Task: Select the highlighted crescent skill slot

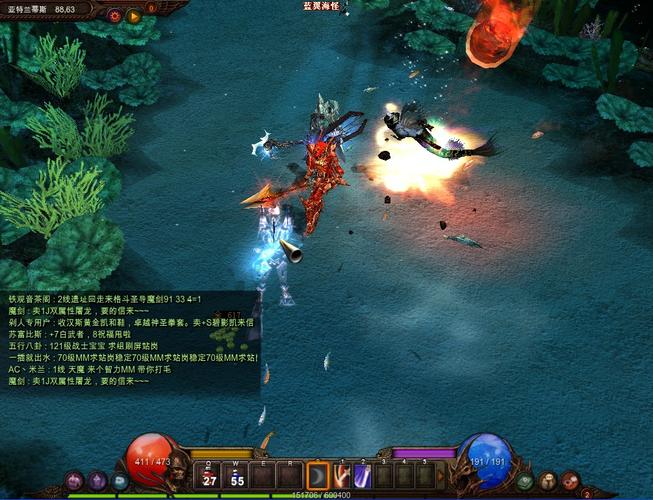Action: (318, 475)
